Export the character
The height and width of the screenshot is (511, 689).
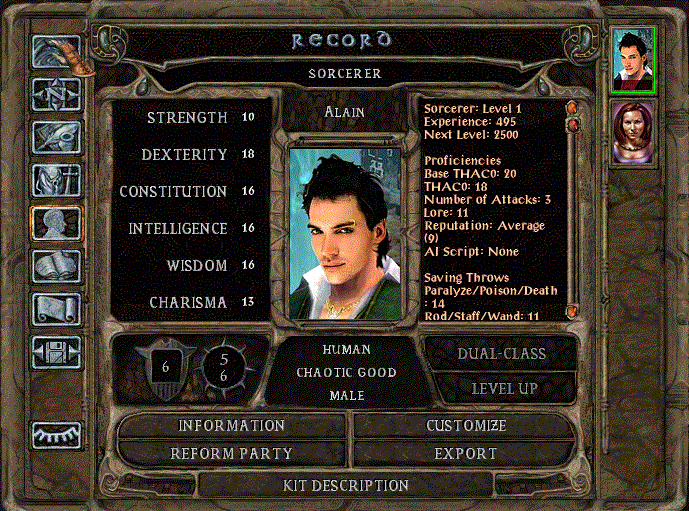[466, 453]
